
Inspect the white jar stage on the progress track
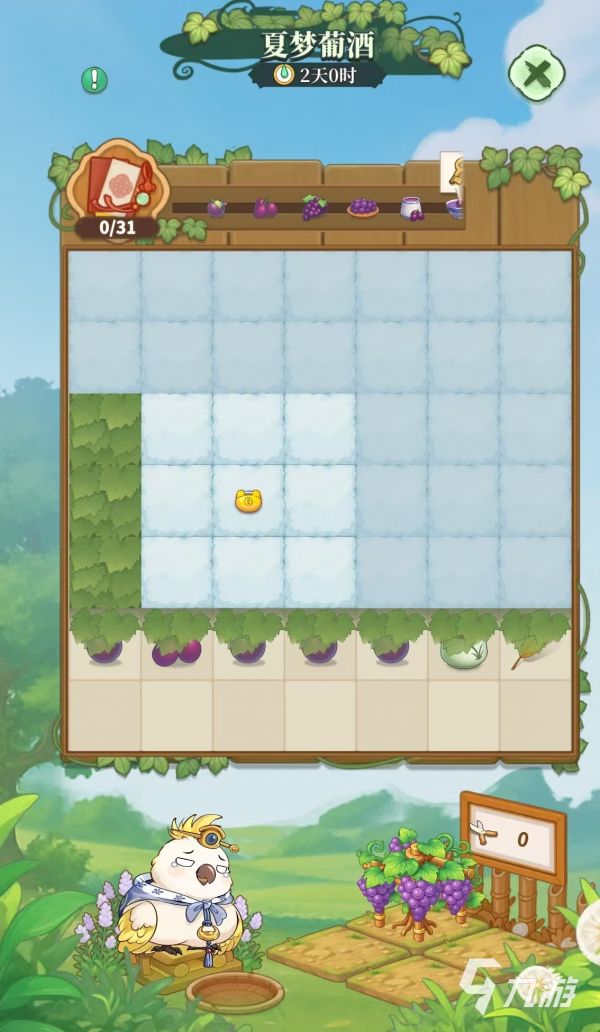(411, 209)
